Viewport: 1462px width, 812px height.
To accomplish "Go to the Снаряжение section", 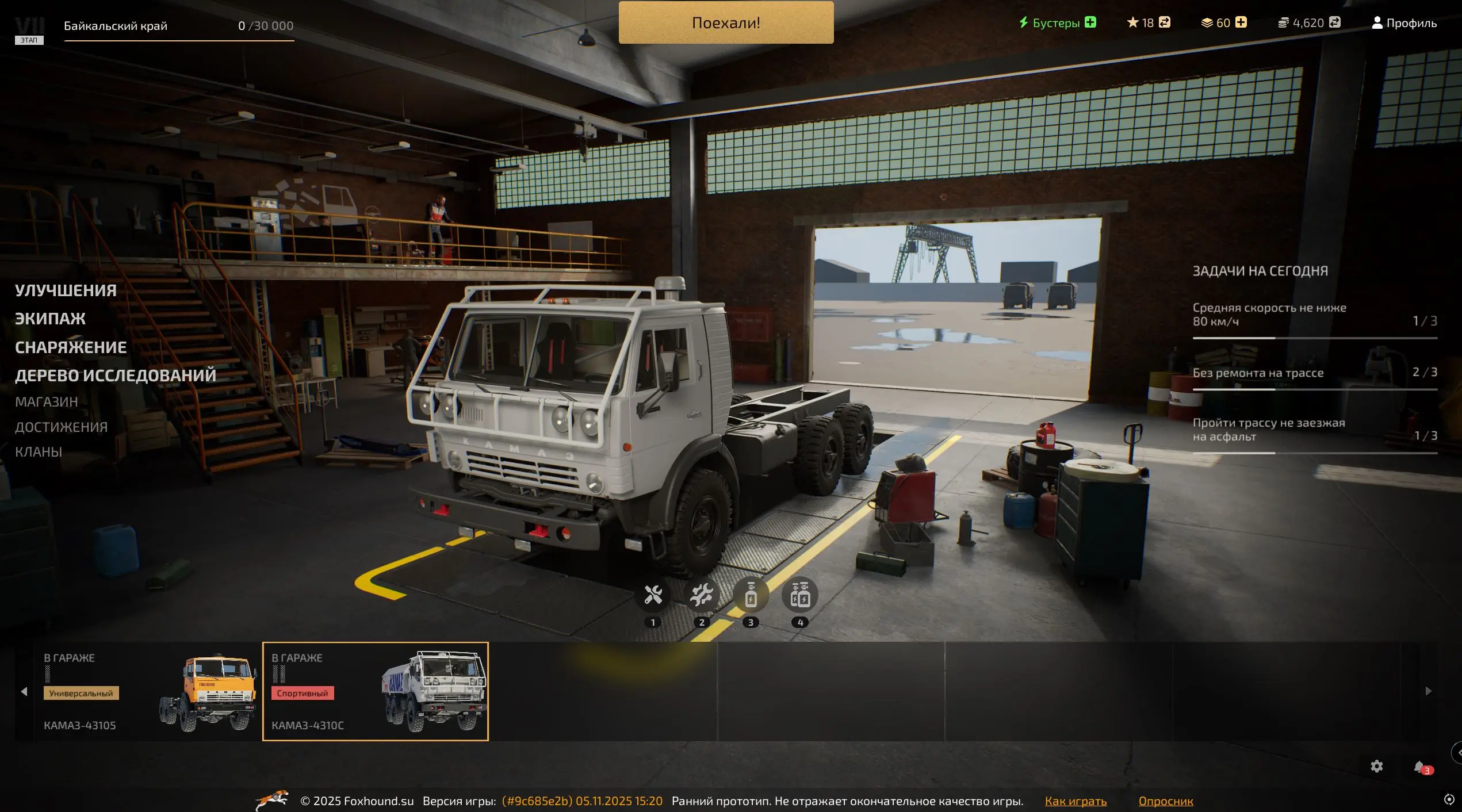I will 71,347.
